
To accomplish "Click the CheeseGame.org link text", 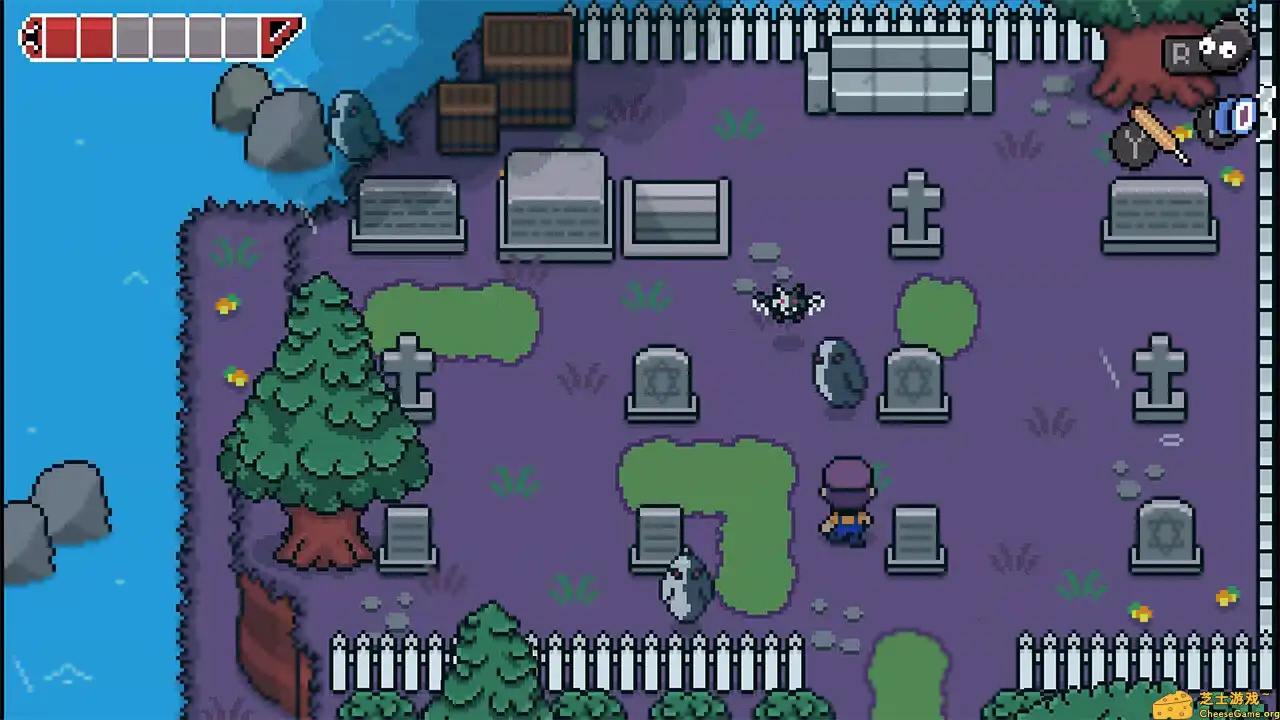I will 1236,713.
